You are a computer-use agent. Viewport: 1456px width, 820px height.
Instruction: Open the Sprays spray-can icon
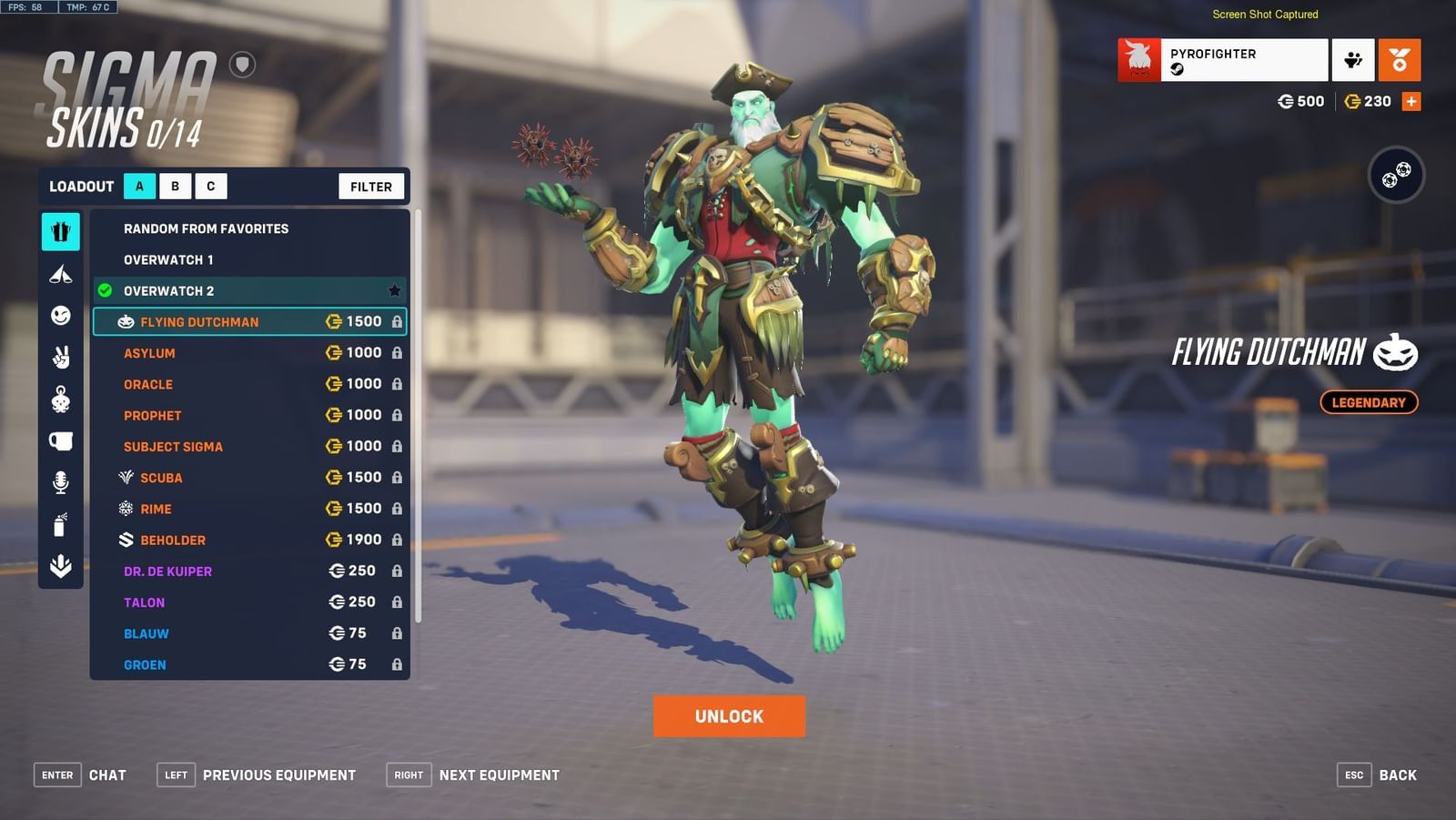point(60,521)
